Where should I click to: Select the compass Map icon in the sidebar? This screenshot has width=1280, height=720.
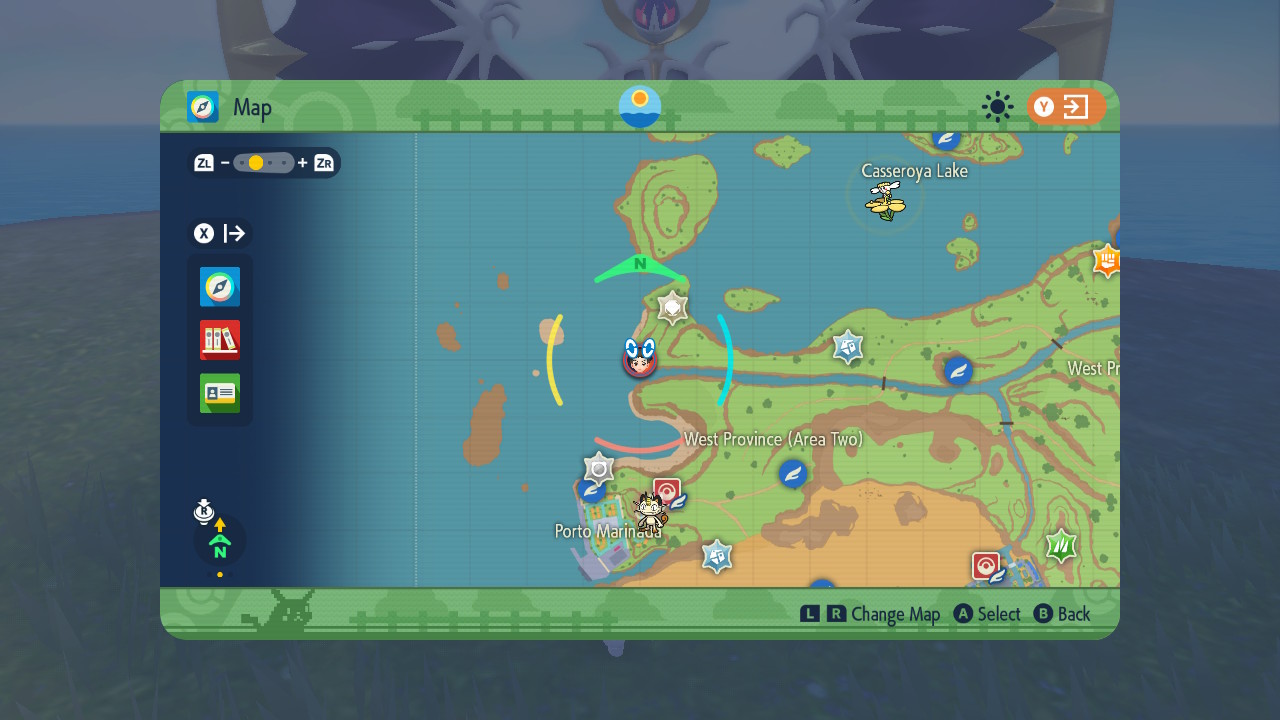click(x=219, y=287)
